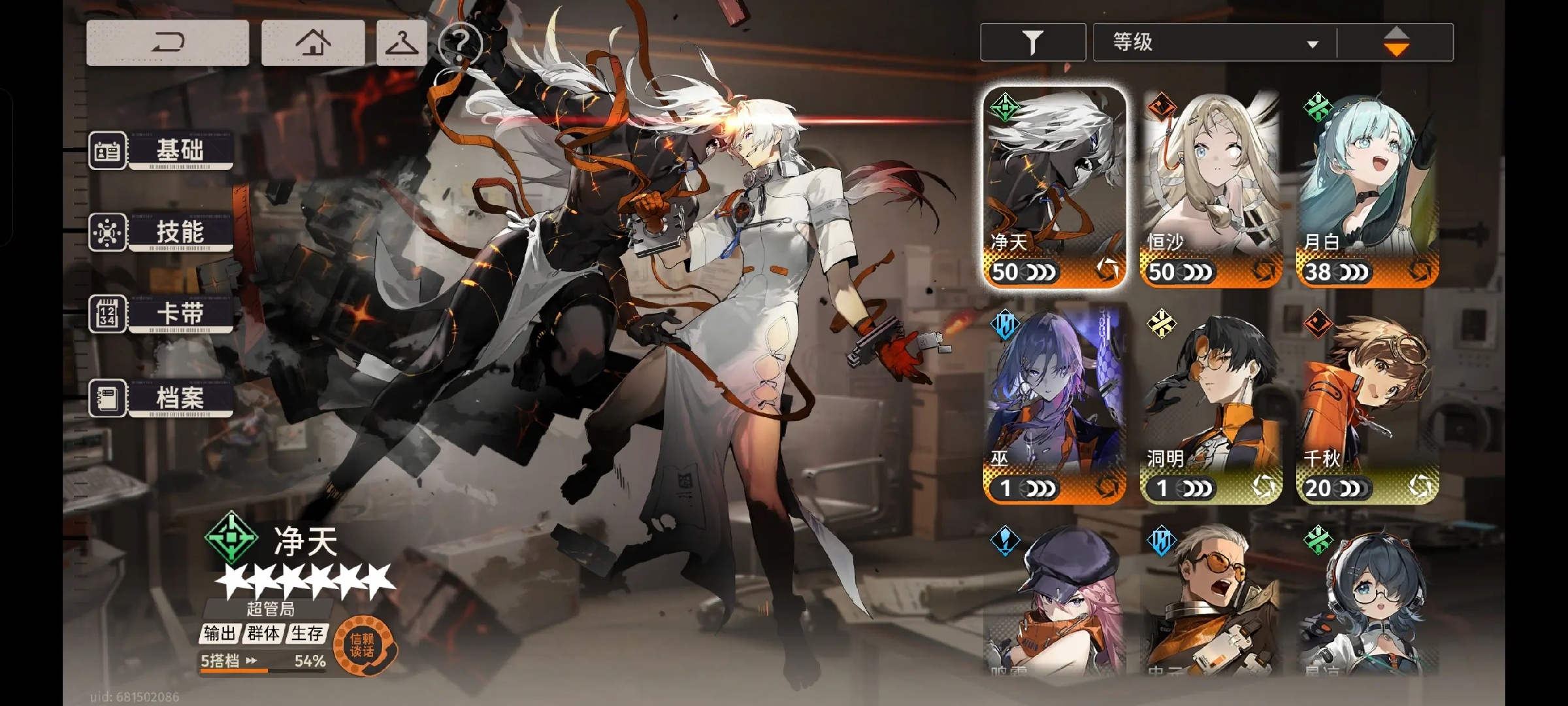Choose the 洞明 character card
The image size is (1568, 706).
[1211, 405]
